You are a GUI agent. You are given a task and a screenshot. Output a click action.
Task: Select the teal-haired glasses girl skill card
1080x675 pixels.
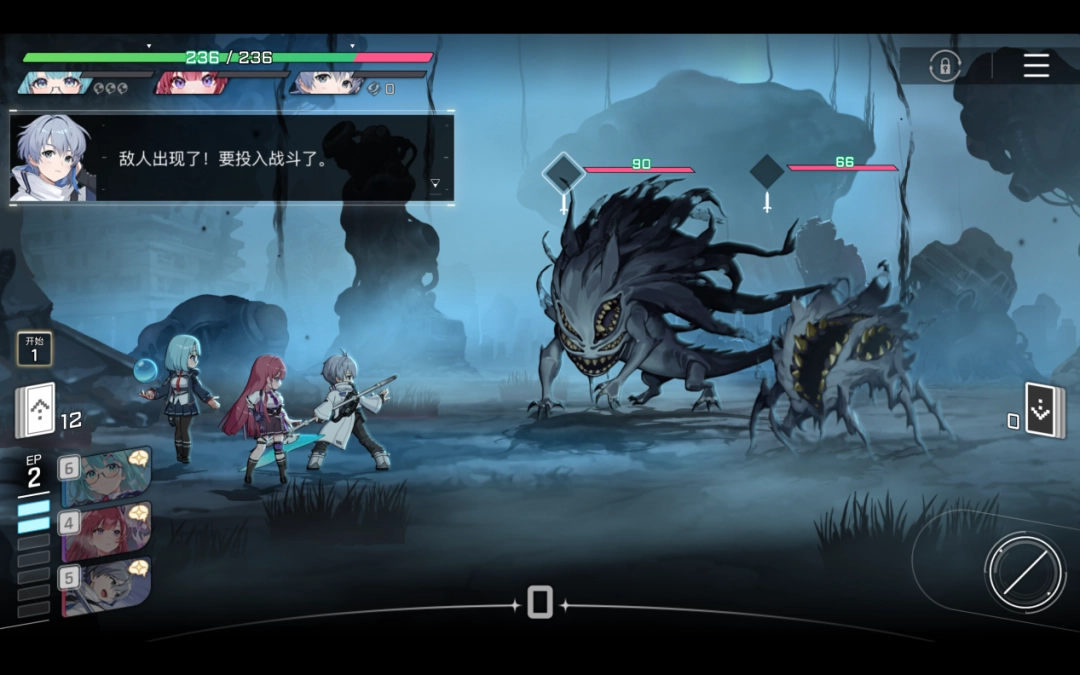[x=106, y=477]
